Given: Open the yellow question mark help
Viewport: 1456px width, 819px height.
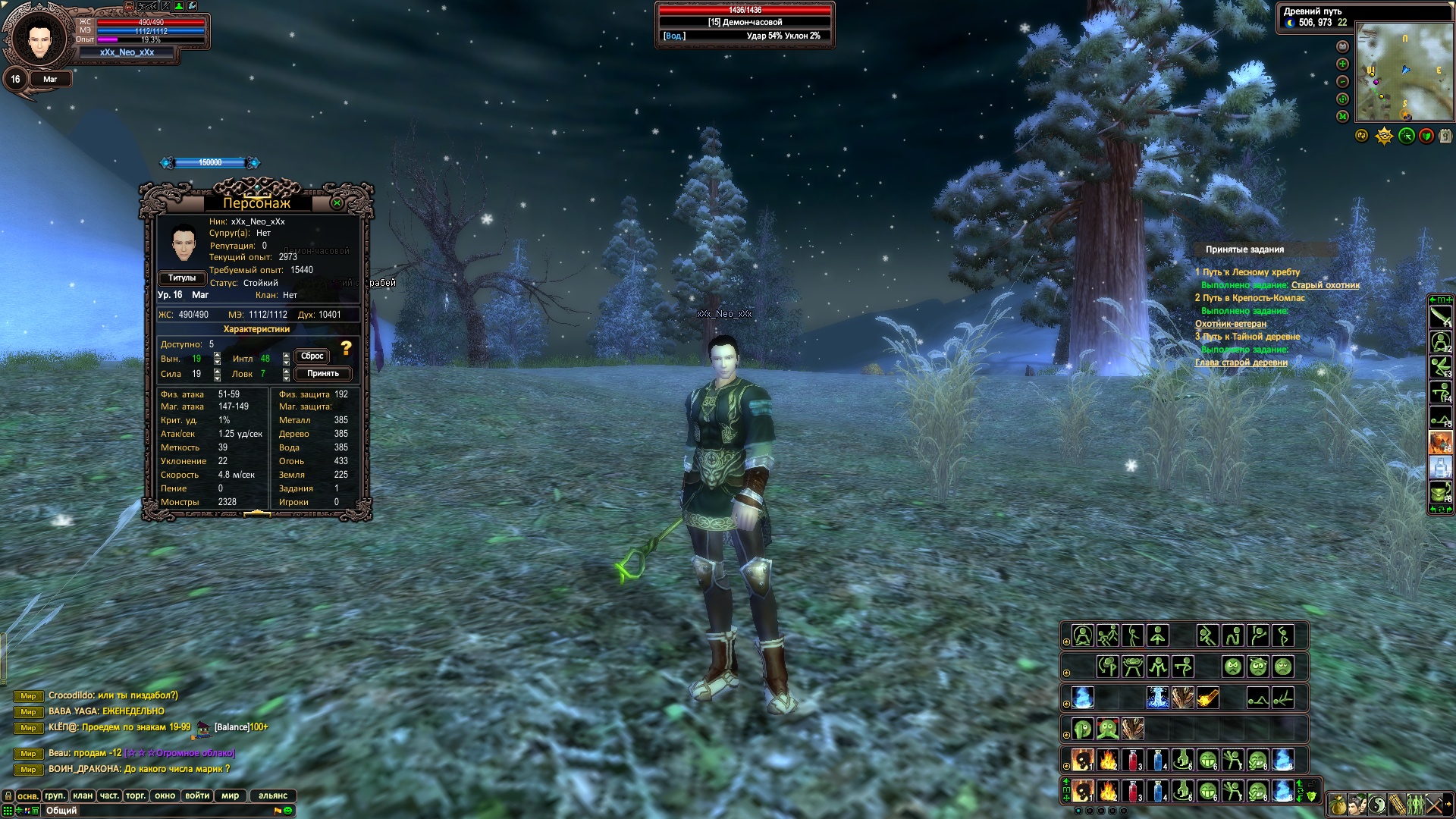Looking at the screenshot, I should [346, 348].
